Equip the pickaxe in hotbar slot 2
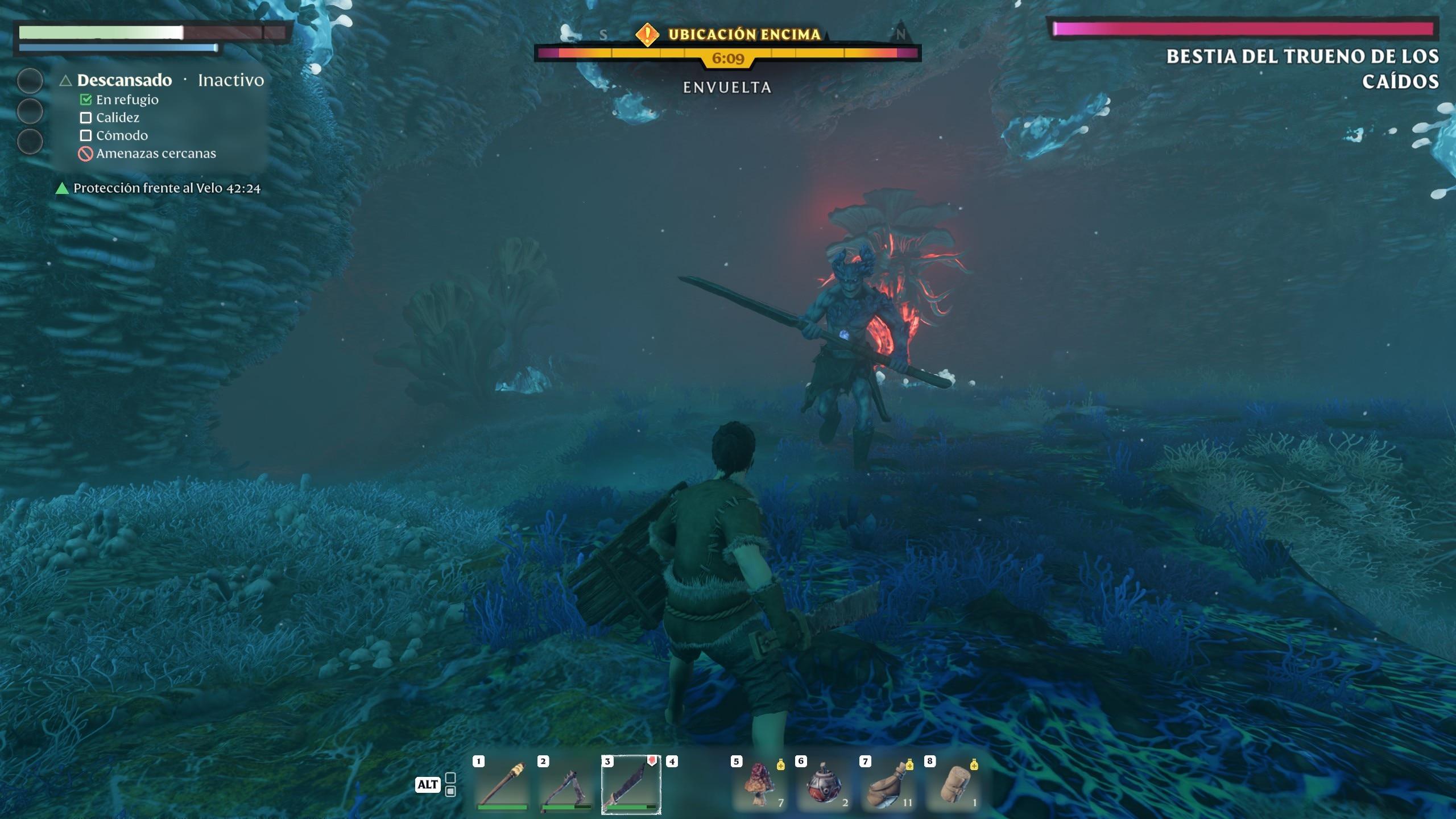Viewport: 1456px width, 819px height. coord(566,785)
